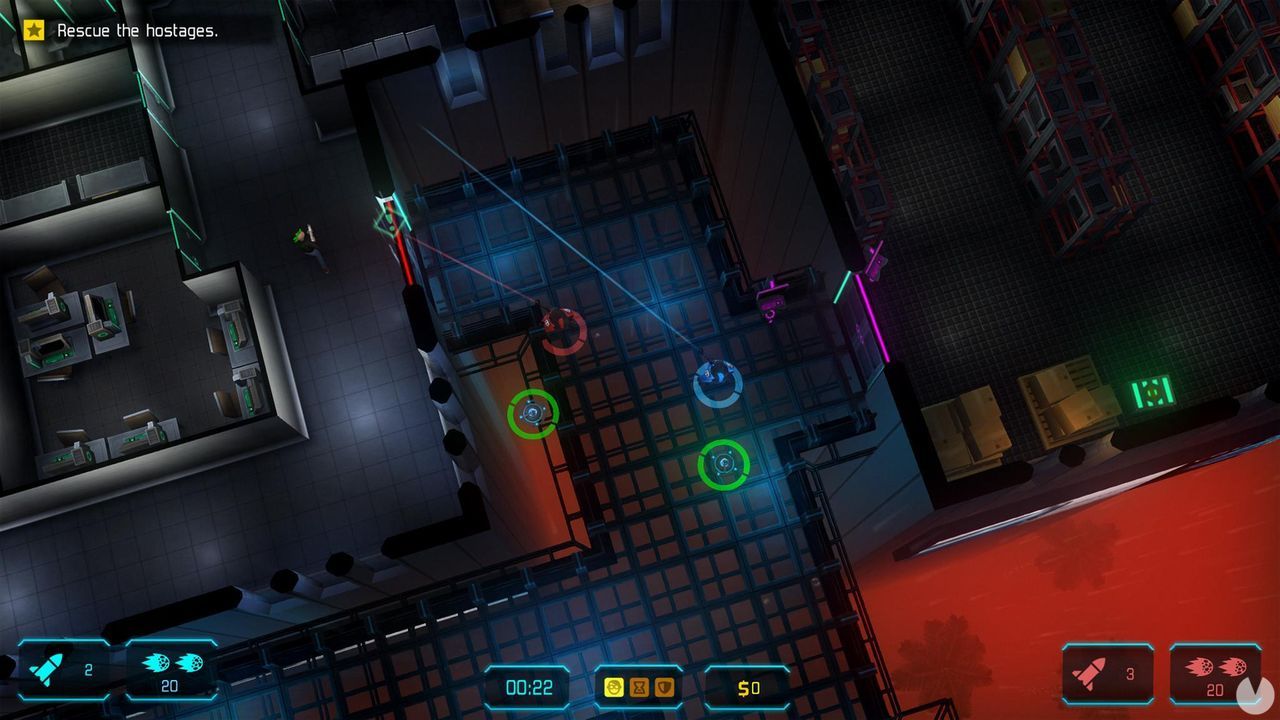This screenshot has width=1280, height=720.
Task: Click the mission timer showing 00:22
Action: (527, 687)
